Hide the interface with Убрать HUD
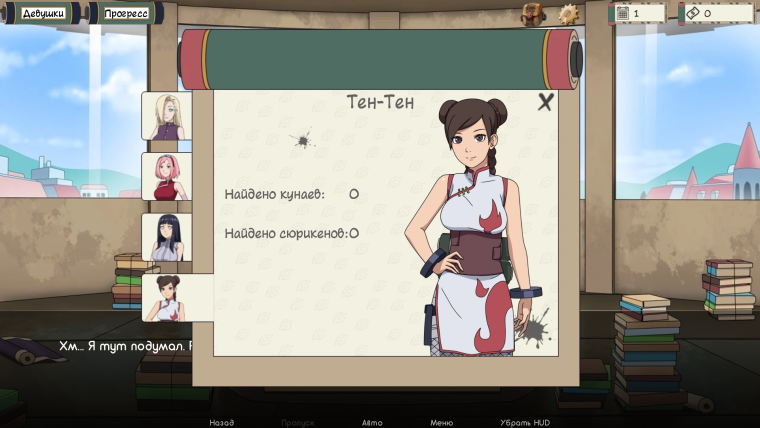760x428 pixels. click(x=524, y=422)
